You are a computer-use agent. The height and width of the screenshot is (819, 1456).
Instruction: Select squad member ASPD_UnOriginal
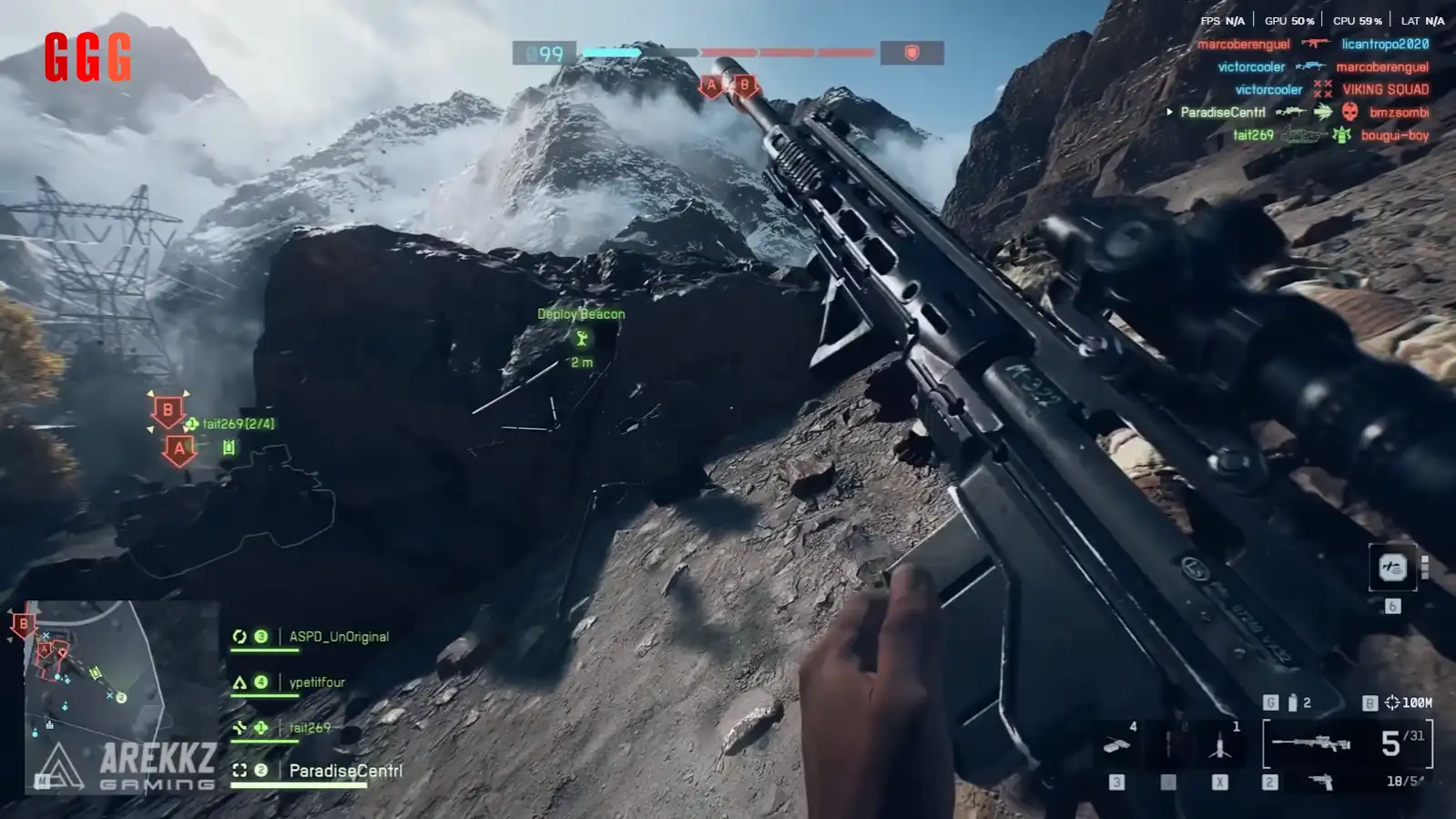pyautogui.click(x=338, y=637)
